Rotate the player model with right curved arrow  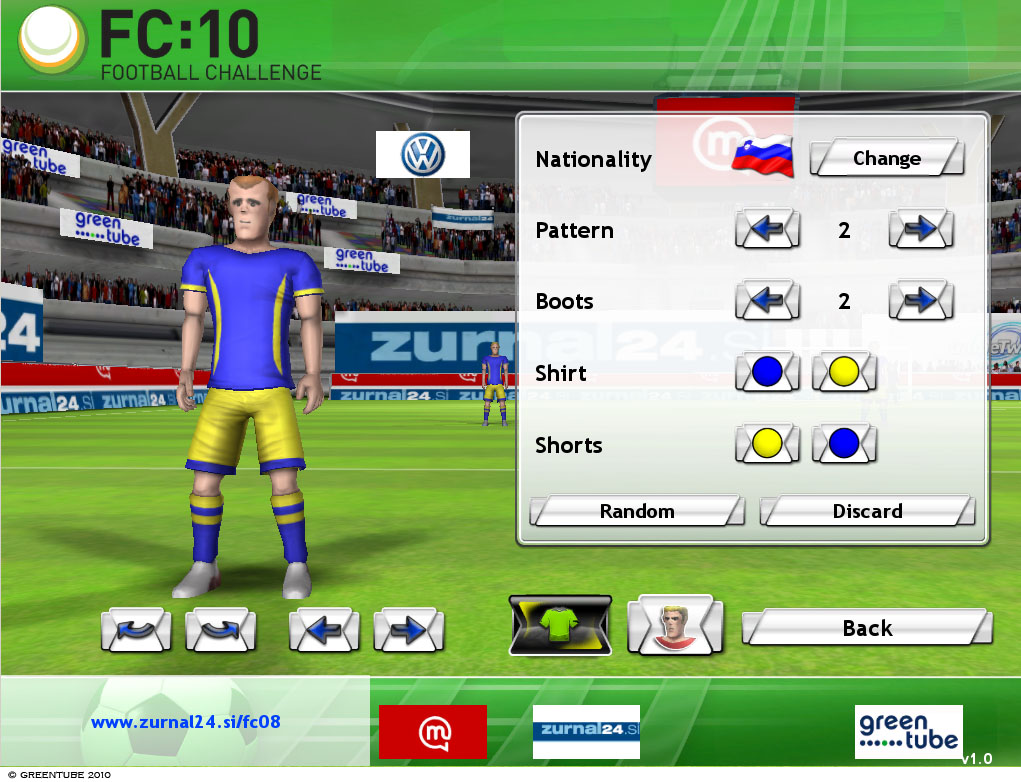pos(220,630)
